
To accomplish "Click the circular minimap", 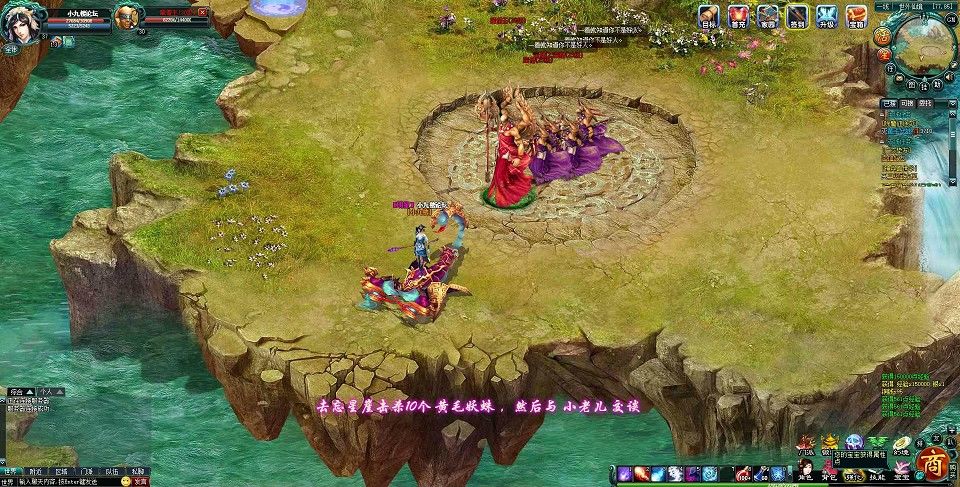I will click(923, 46).
